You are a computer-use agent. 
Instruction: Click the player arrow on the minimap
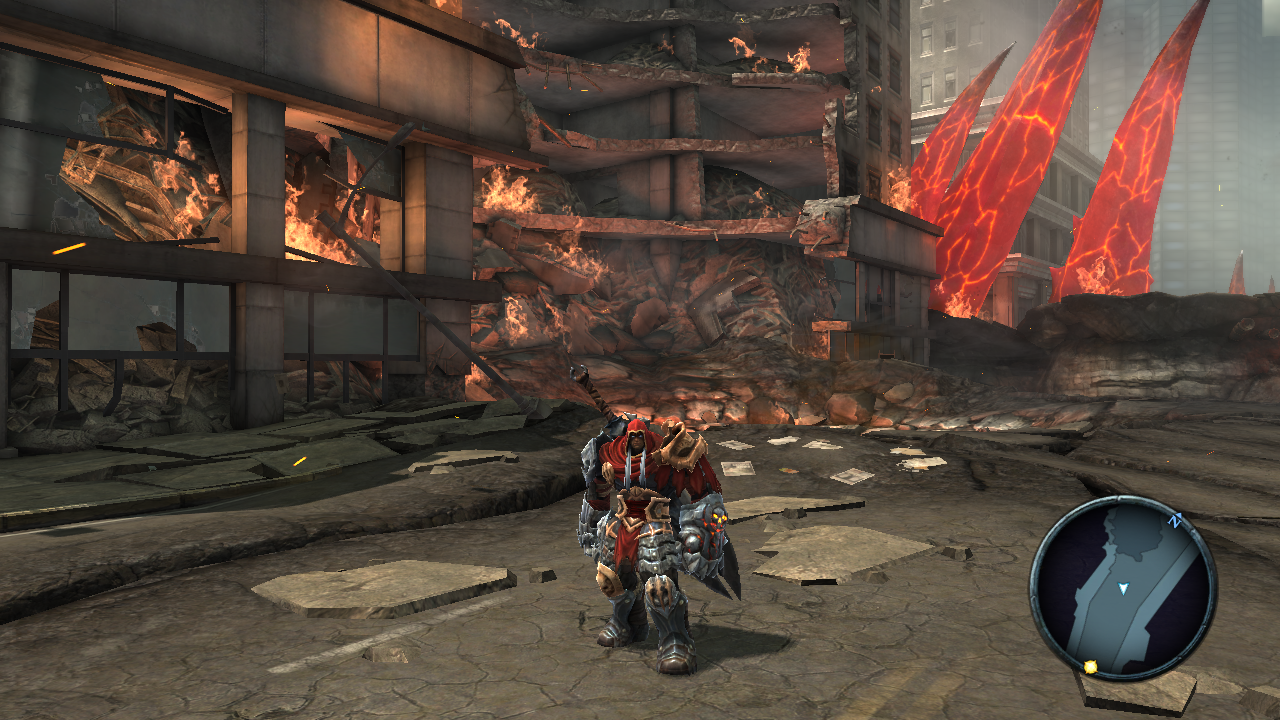click(x=1123, y=589)
